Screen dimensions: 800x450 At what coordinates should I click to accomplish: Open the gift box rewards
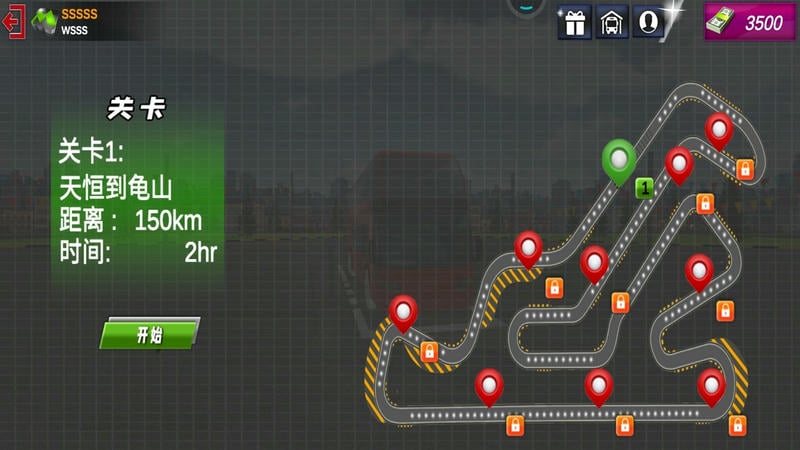pos(575,22)
